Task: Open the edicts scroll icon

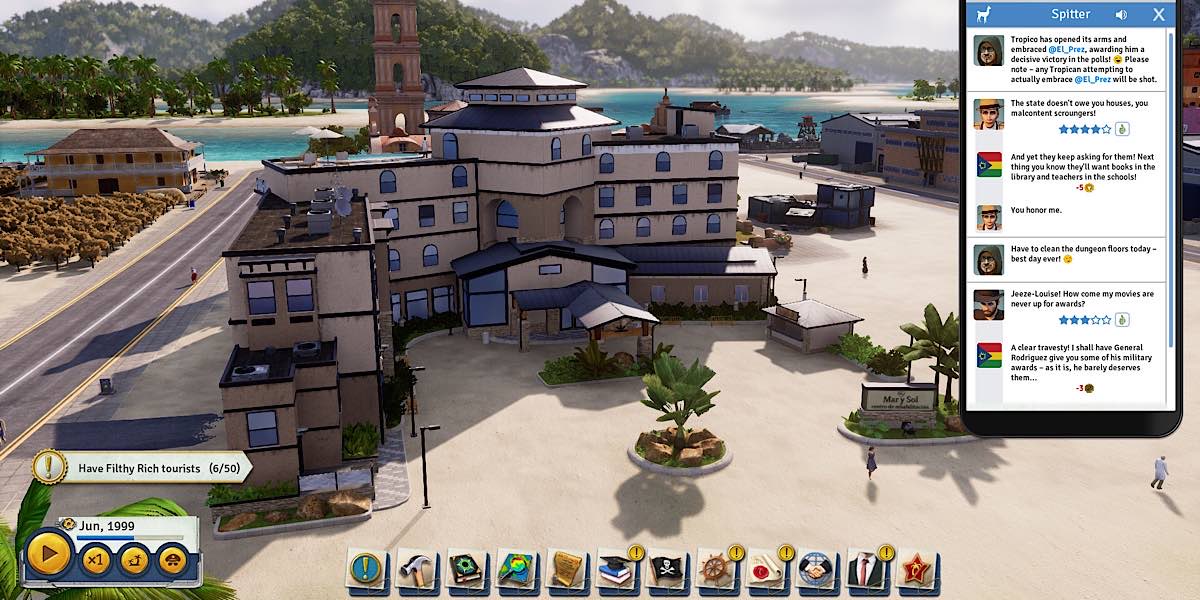Action: 566,569
